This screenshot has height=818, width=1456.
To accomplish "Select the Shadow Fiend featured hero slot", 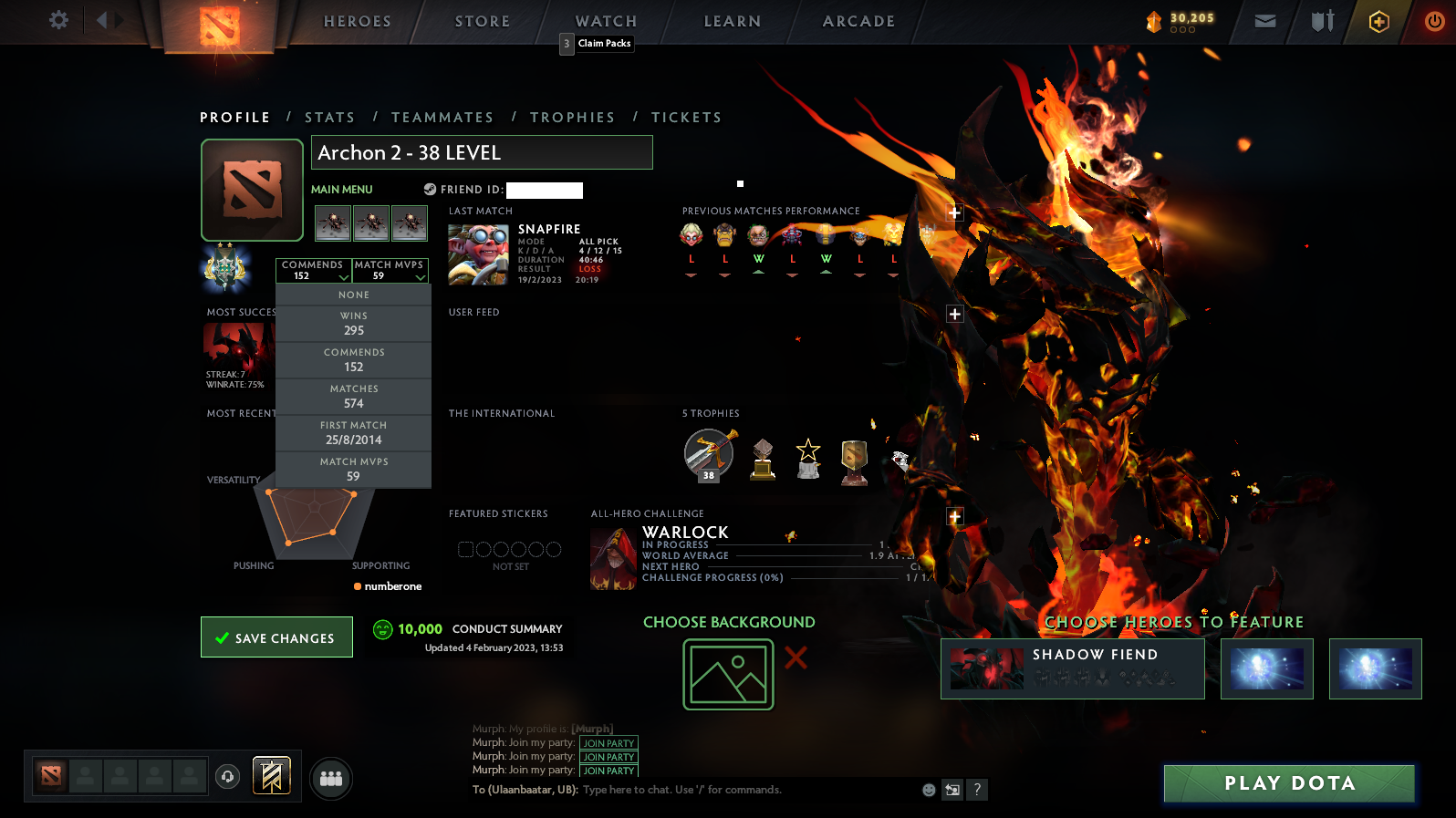I will tap(1072, 668).
